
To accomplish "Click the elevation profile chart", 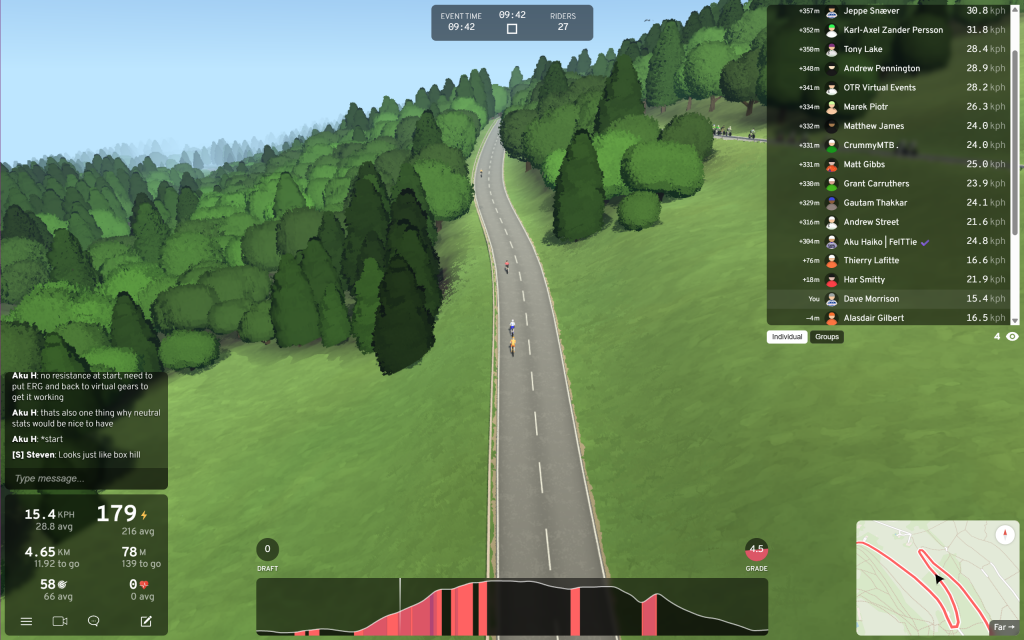I will click(x=512, y=606).
